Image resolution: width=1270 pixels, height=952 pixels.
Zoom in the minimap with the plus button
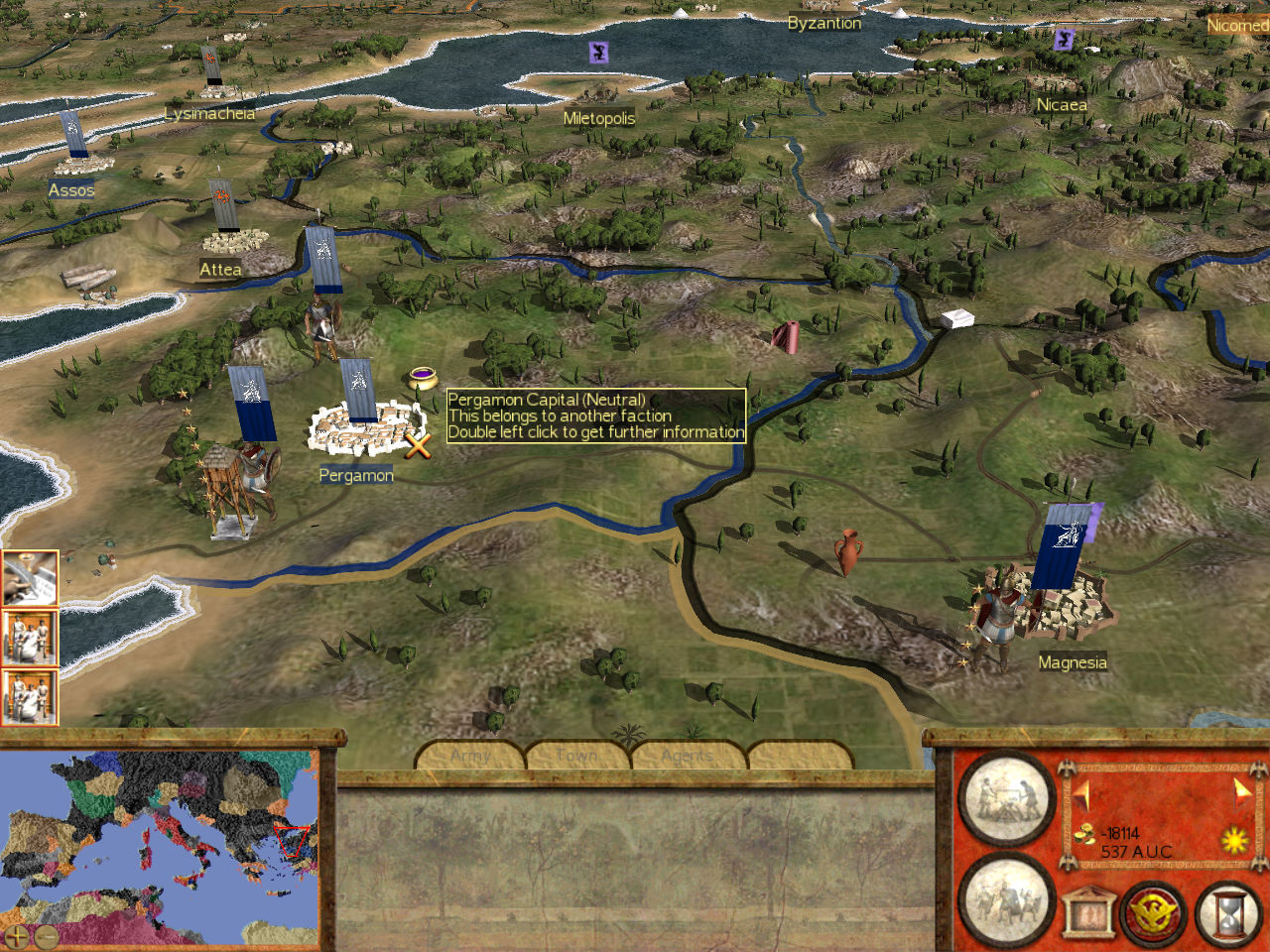pos(17,935)
